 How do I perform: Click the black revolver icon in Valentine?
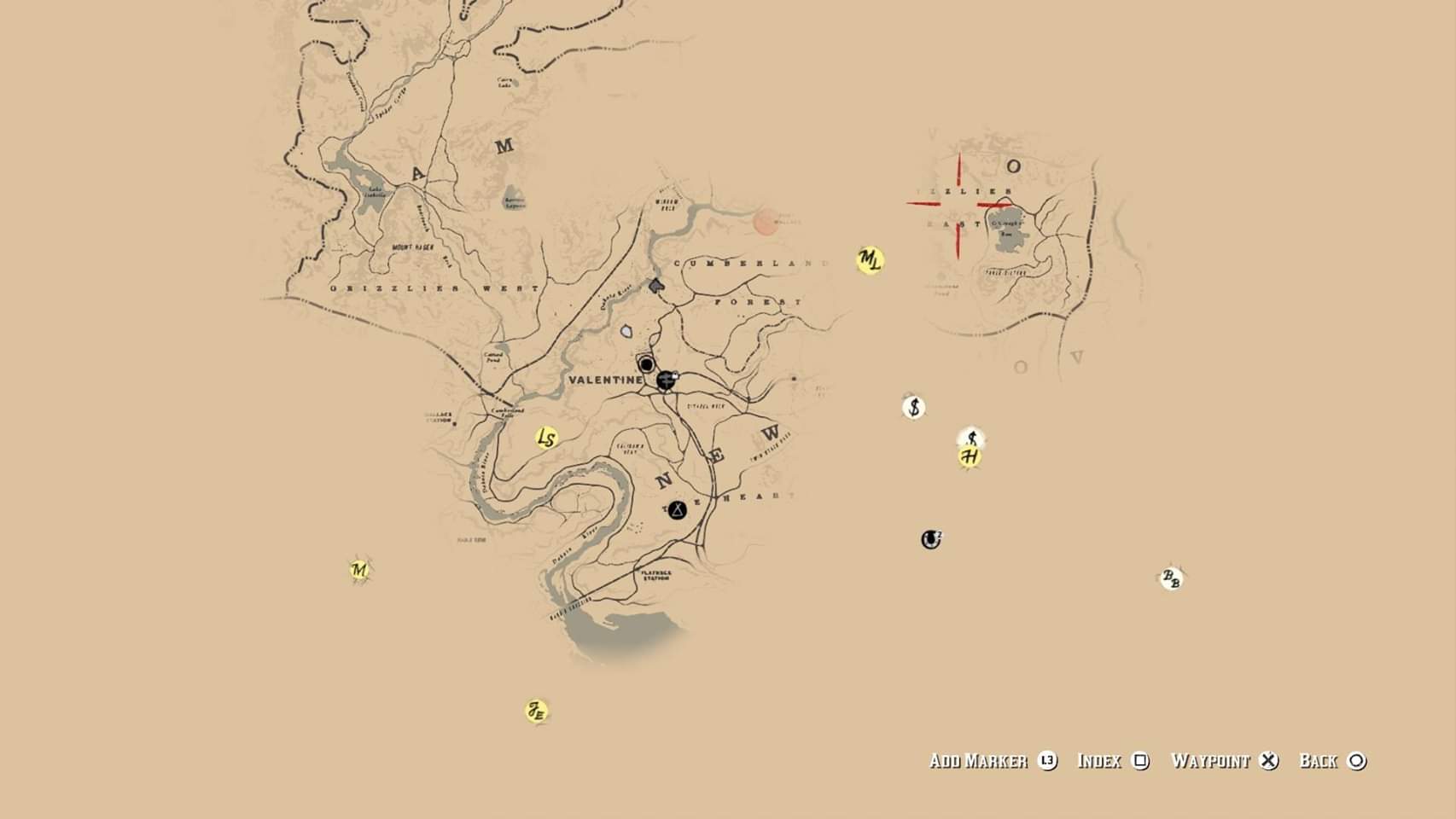tap(667, 380)
